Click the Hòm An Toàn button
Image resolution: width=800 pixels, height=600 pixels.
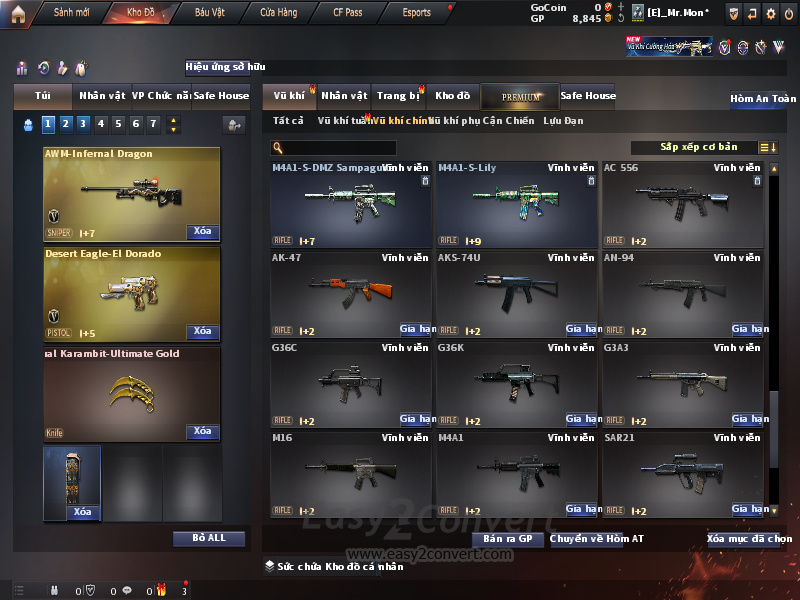pos(763,99)
